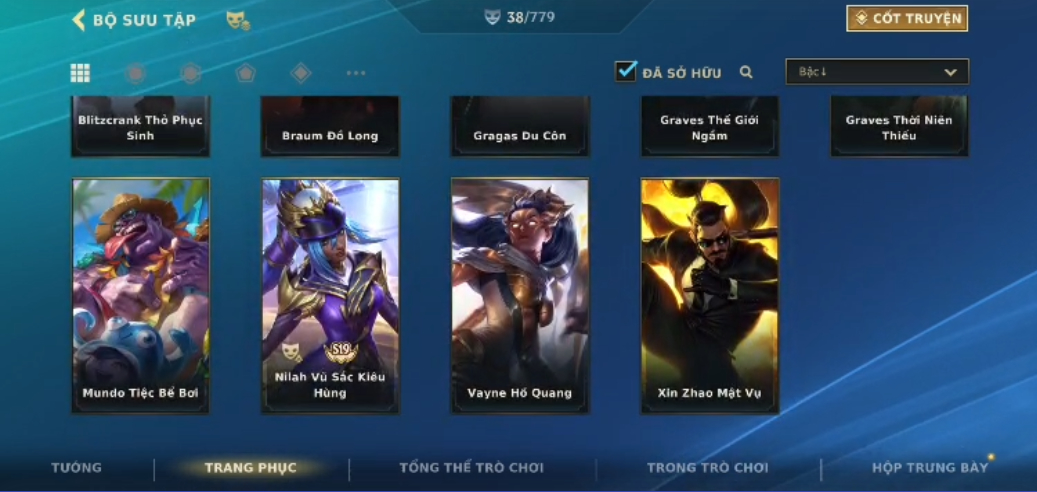Open the Trong Trò Chơi tab
Viewport: 1037px width, 492px height.
[708, 468]
